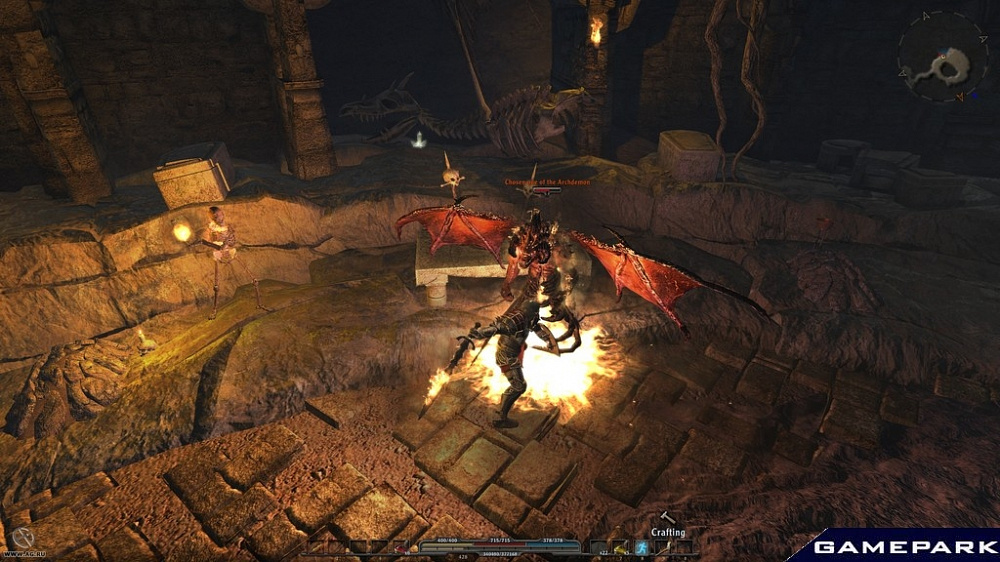Activate the blue running figure skill
This screenshot has height=562, width=1000.
[641, 547]
